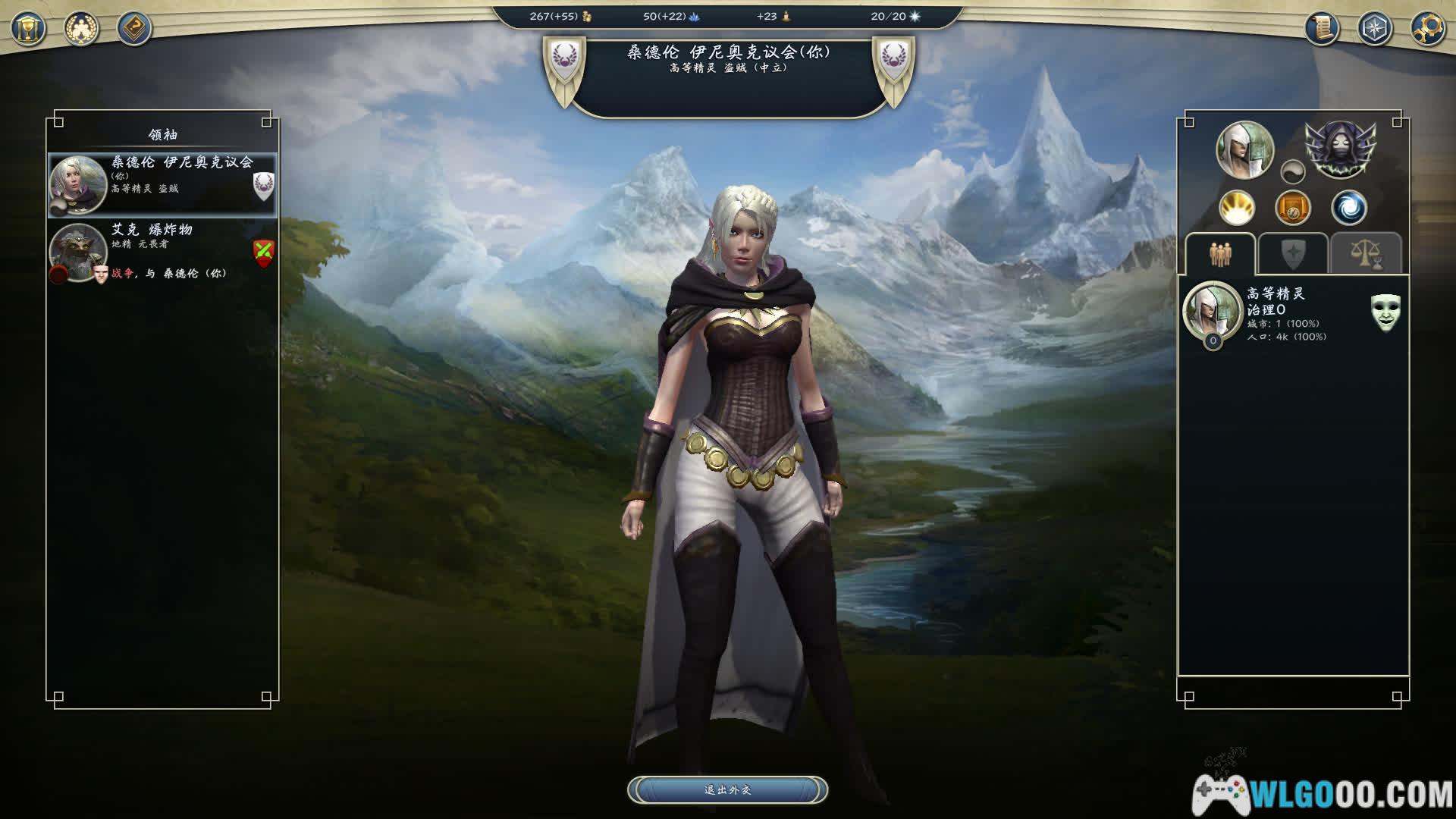Switch to the population people tab
Viewport: 1456px width, 819px height.
(1220, 254)
